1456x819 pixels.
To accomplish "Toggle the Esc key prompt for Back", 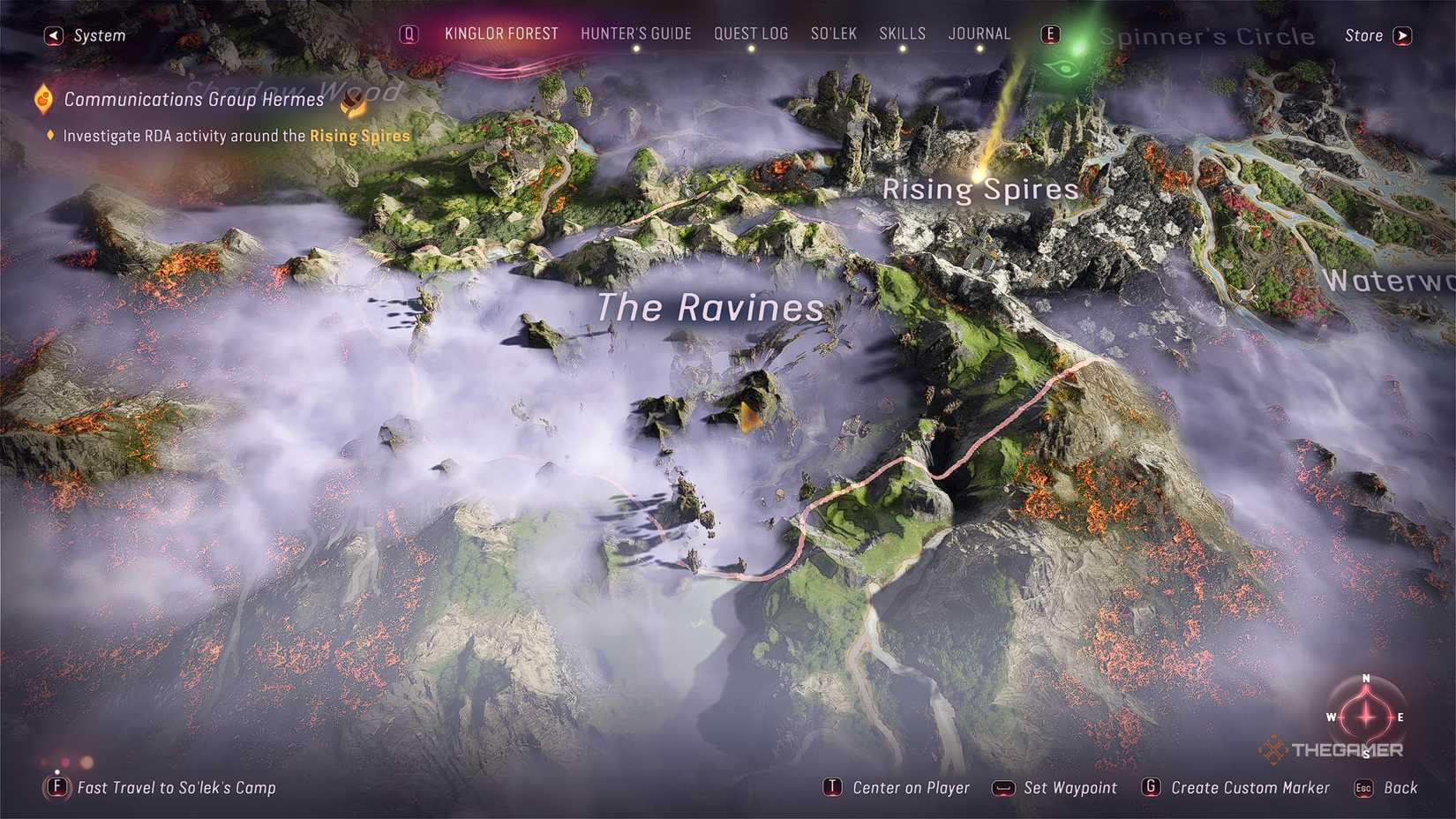I will (1363, 787).
